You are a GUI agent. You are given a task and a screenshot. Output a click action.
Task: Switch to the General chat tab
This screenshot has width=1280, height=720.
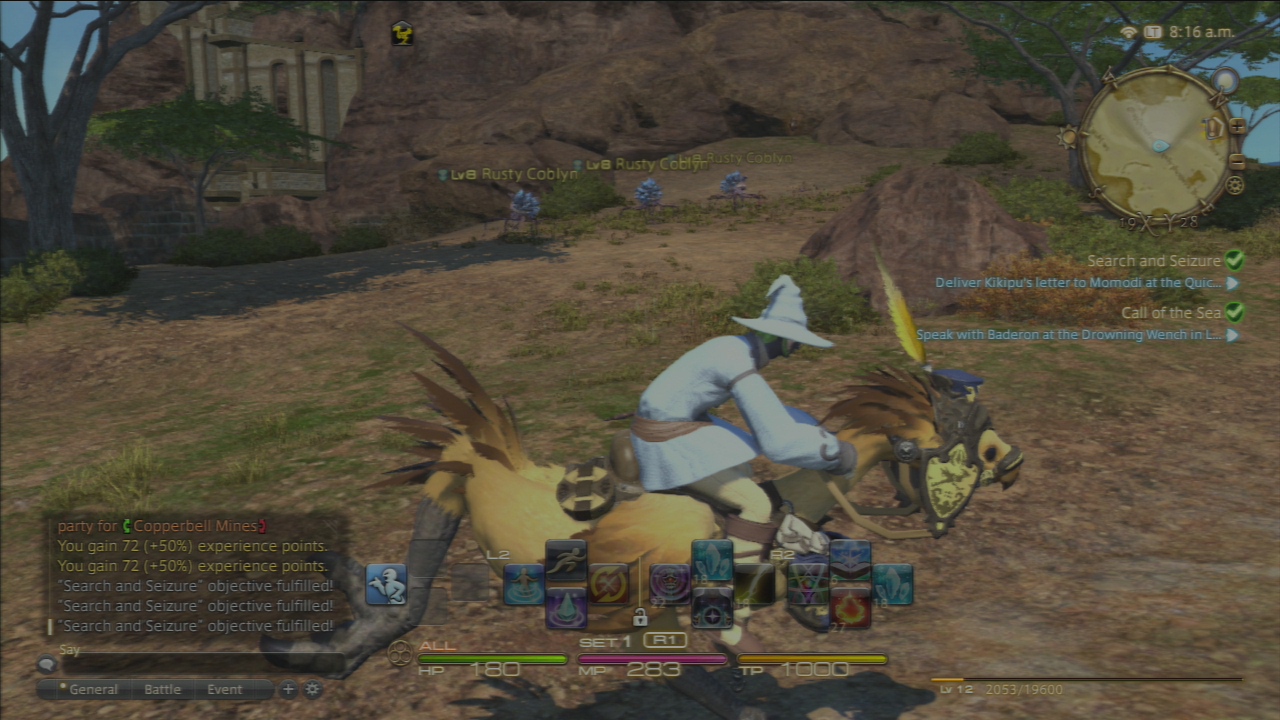click(93, 689)
